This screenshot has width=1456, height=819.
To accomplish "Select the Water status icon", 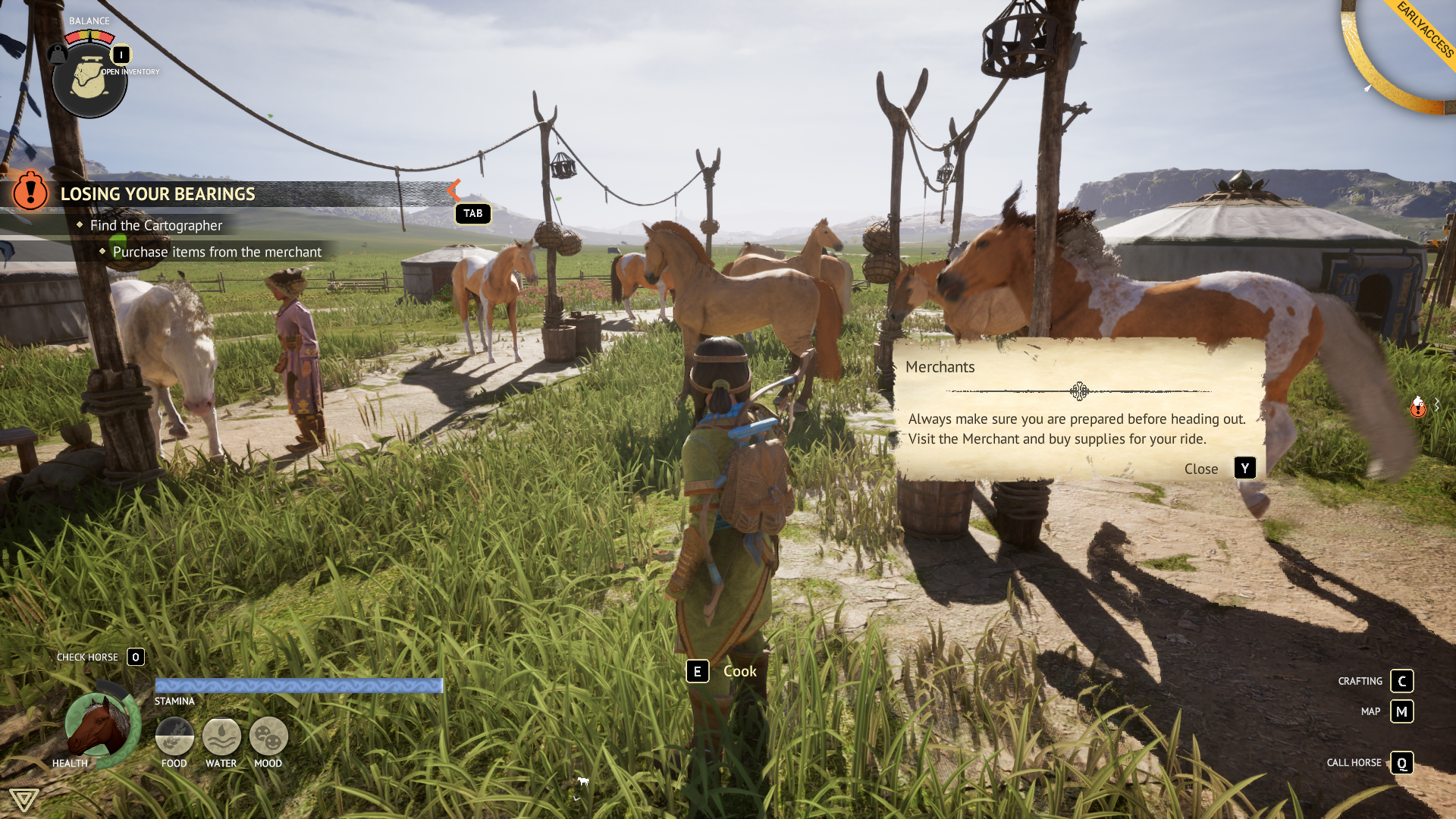I will point(221,736).
